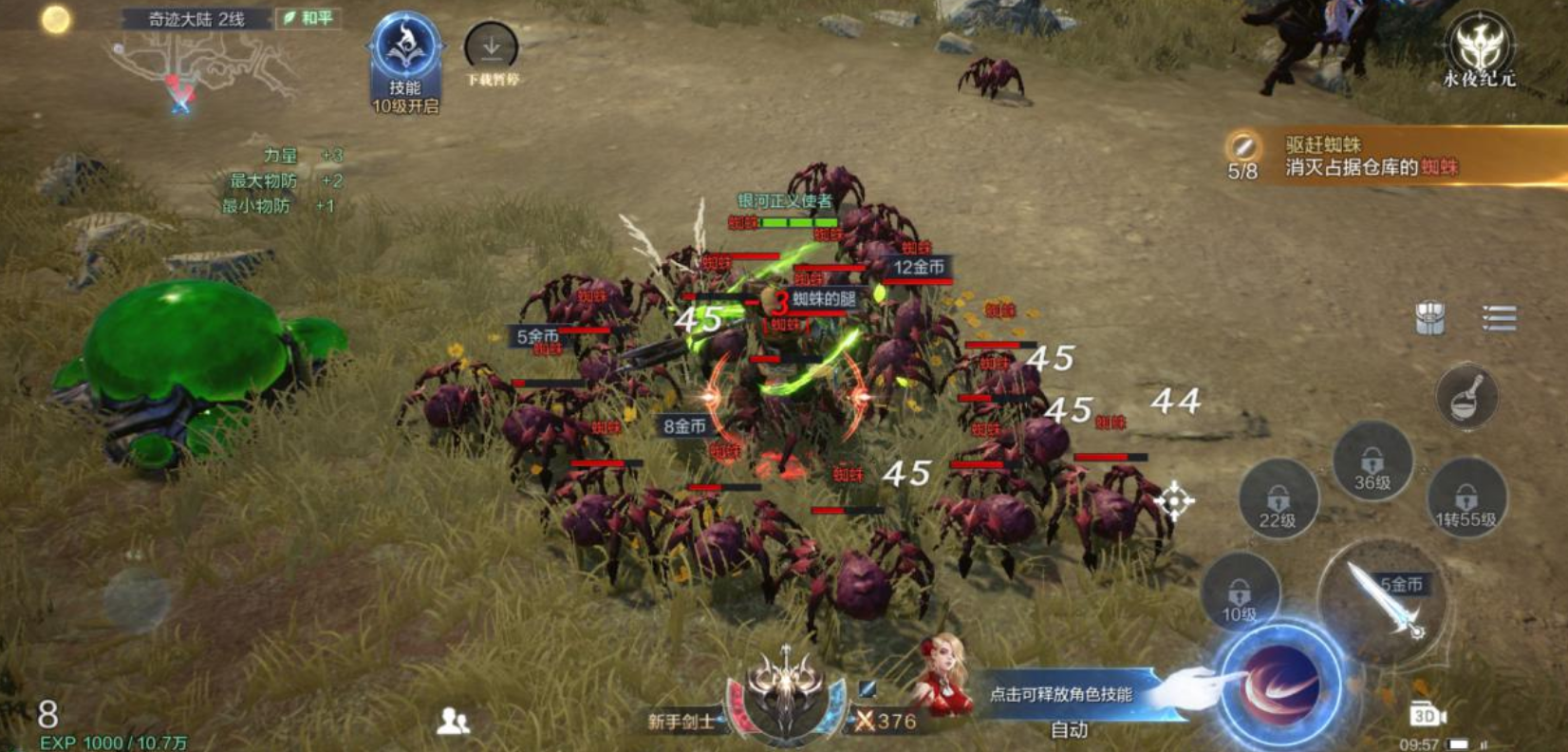
Task: Tap the 下载暂停 download icon
Action: click(x=491, y=49)
